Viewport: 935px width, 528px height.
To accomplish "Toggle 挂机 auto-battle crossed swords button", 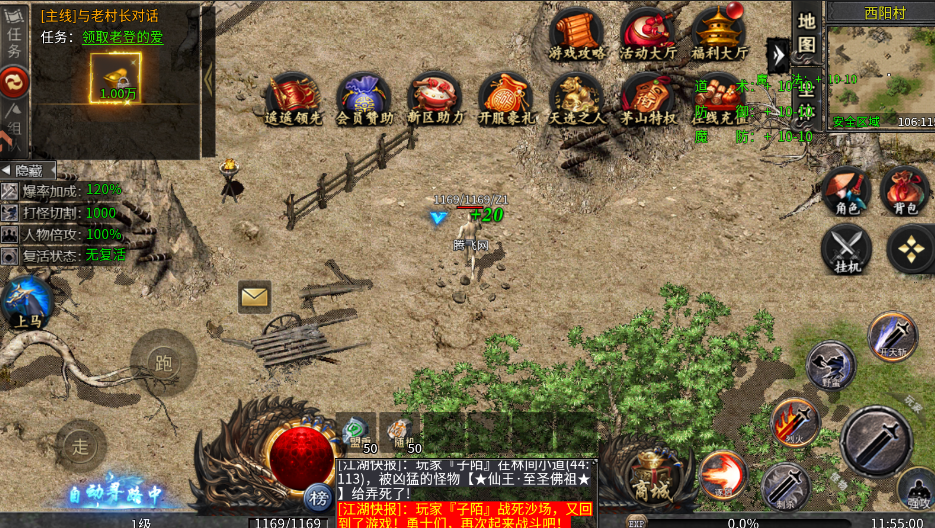I will pos(846,249).
